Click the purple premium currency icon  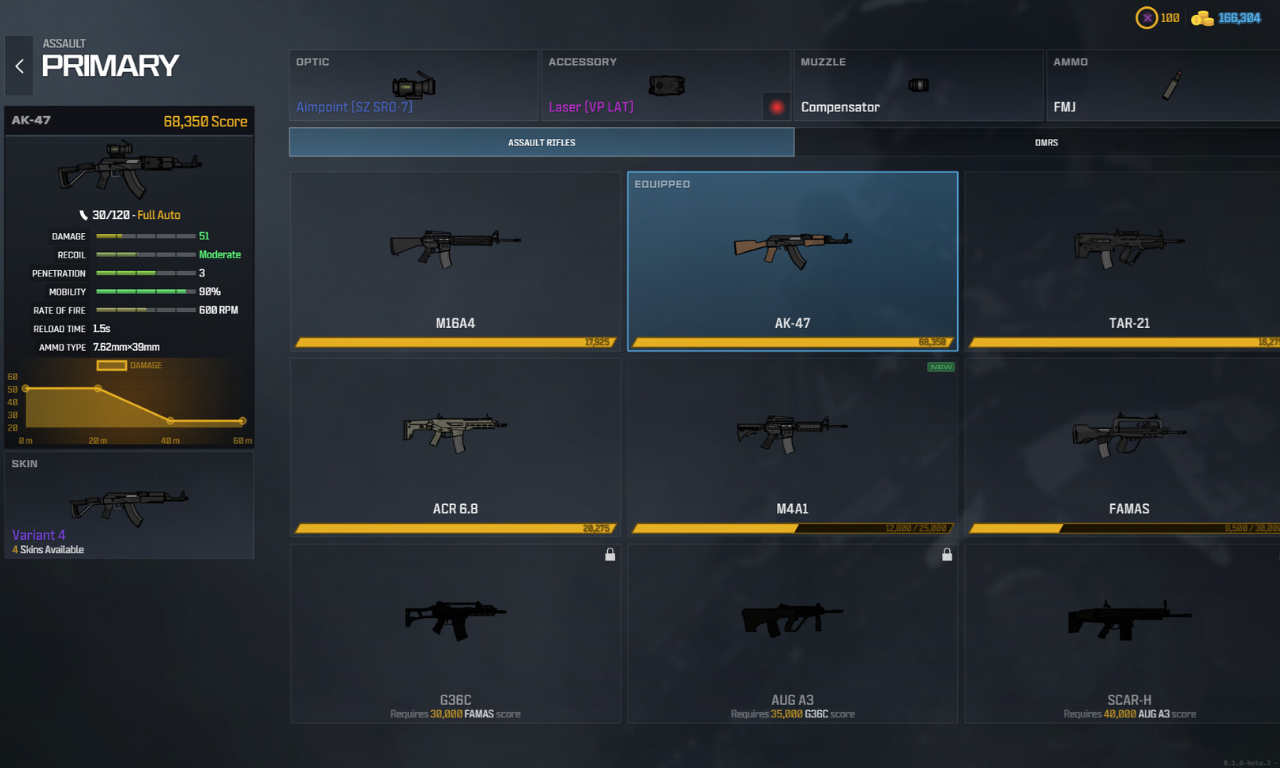[x=1146, y=18]
